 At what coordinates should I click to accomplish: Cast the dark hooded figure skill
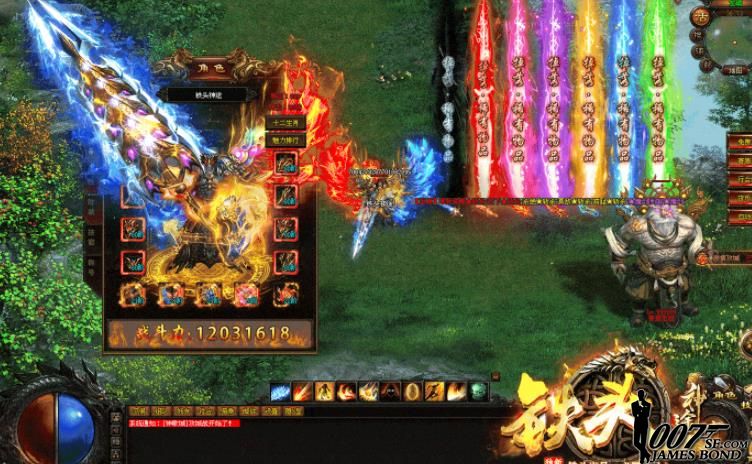(x=388, y=391)
